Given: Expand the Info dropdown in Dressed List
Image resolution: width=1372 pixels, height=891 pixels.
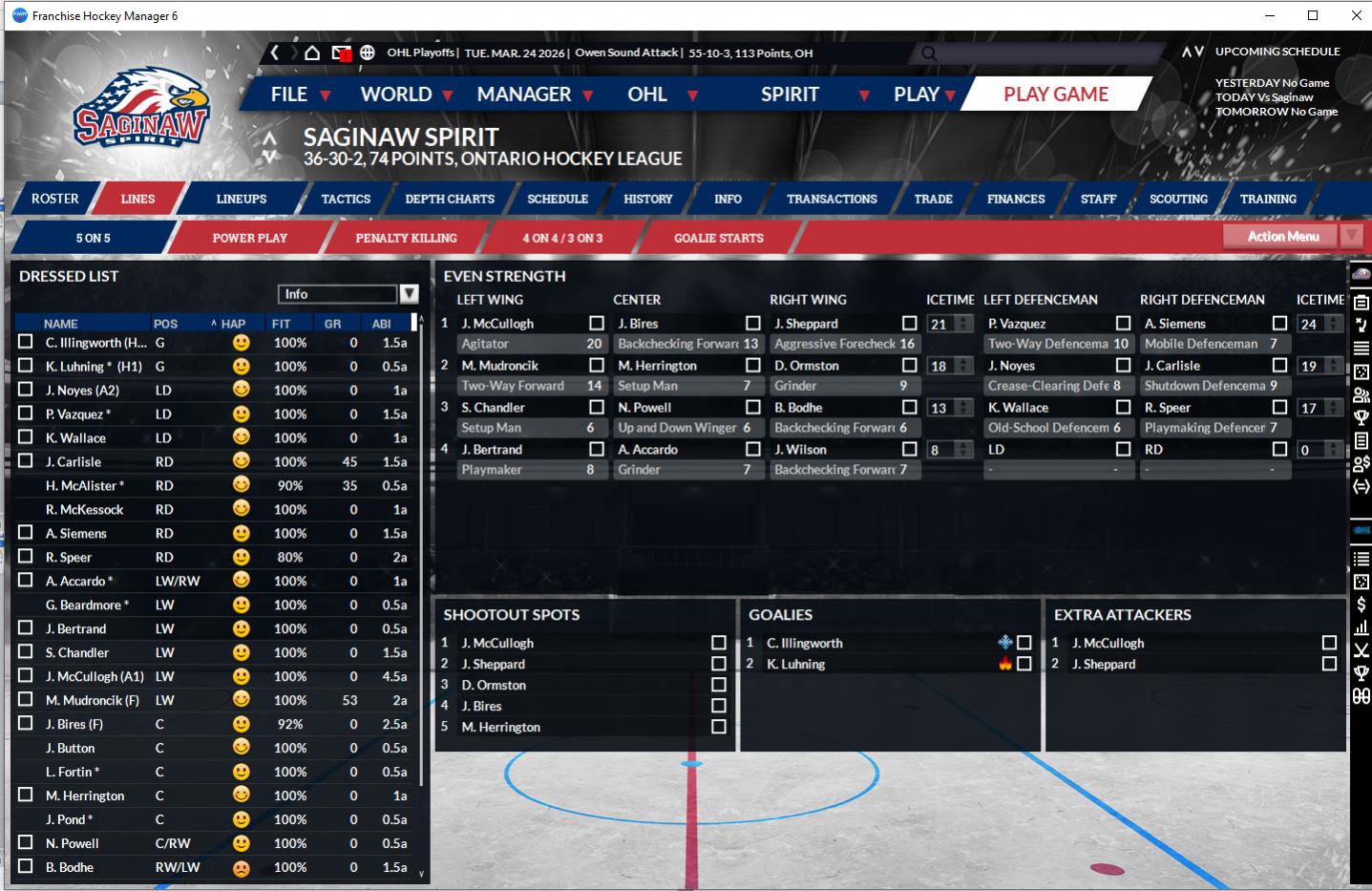Looking at the screenshot, I should pos(409,294).
